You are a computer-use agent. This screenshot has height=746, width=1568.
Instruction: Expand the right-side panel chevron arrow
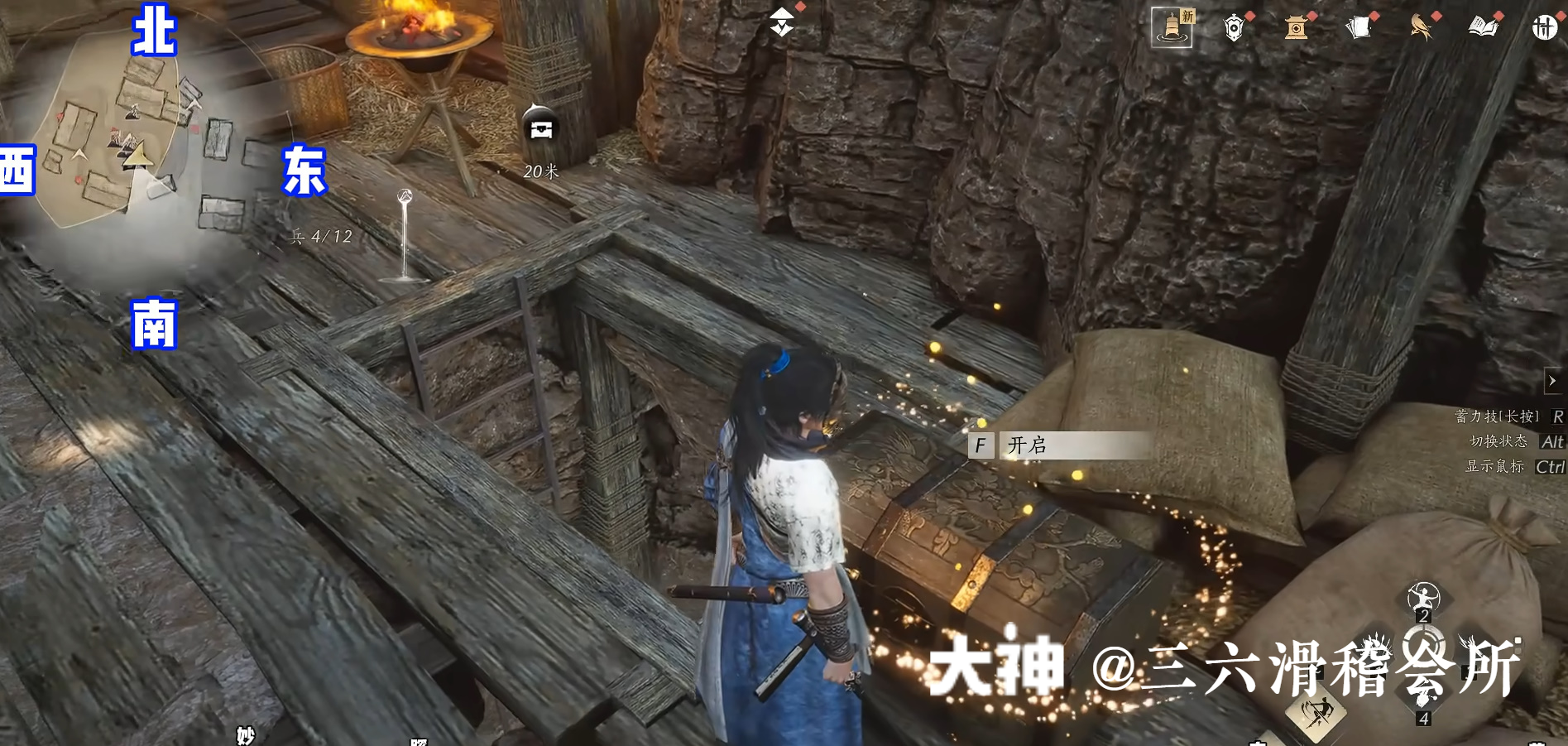(x=1551, y=381)
